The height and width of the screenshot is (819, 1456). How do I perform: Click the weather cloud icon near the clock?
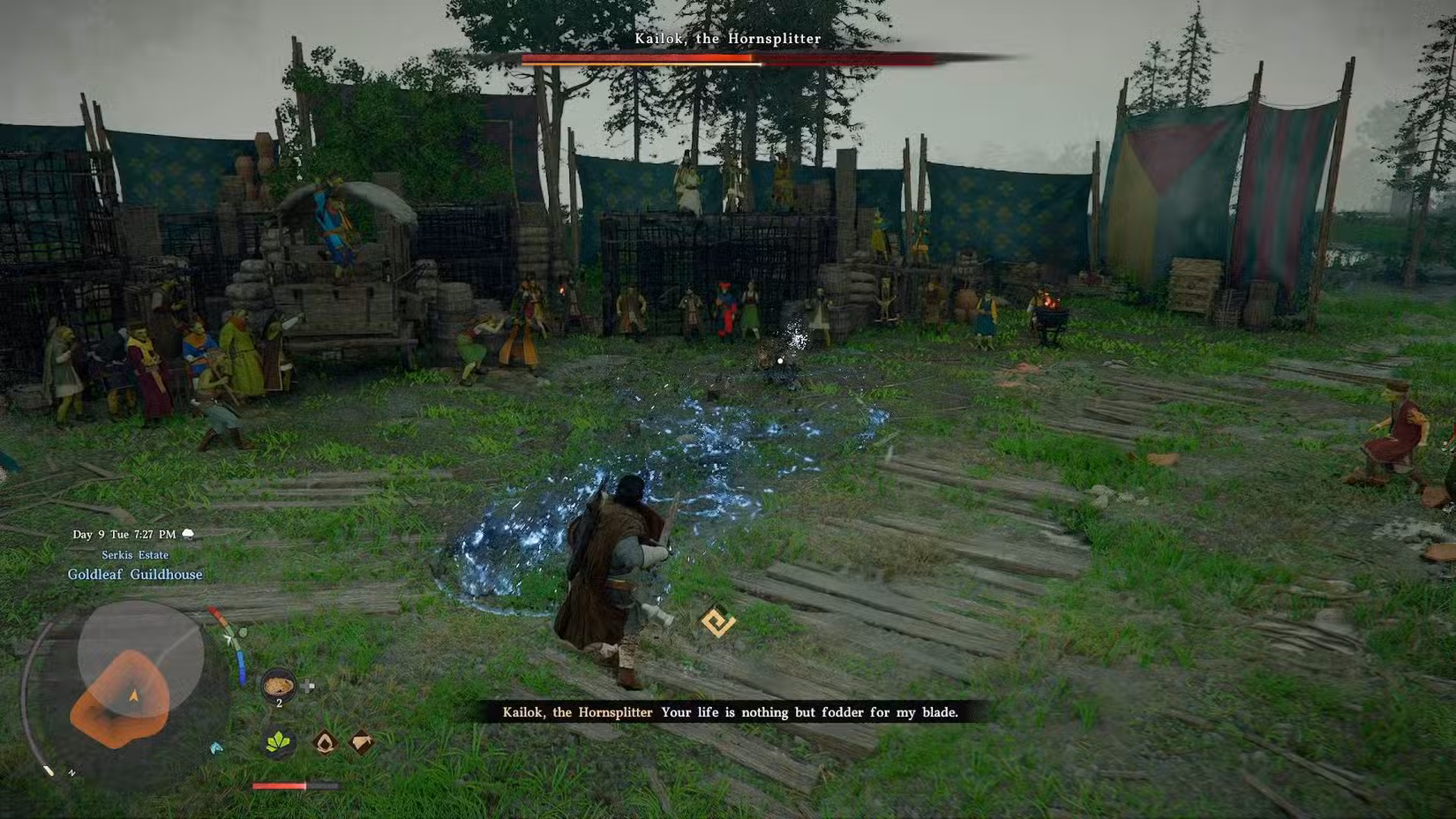[x=188, y=534]
